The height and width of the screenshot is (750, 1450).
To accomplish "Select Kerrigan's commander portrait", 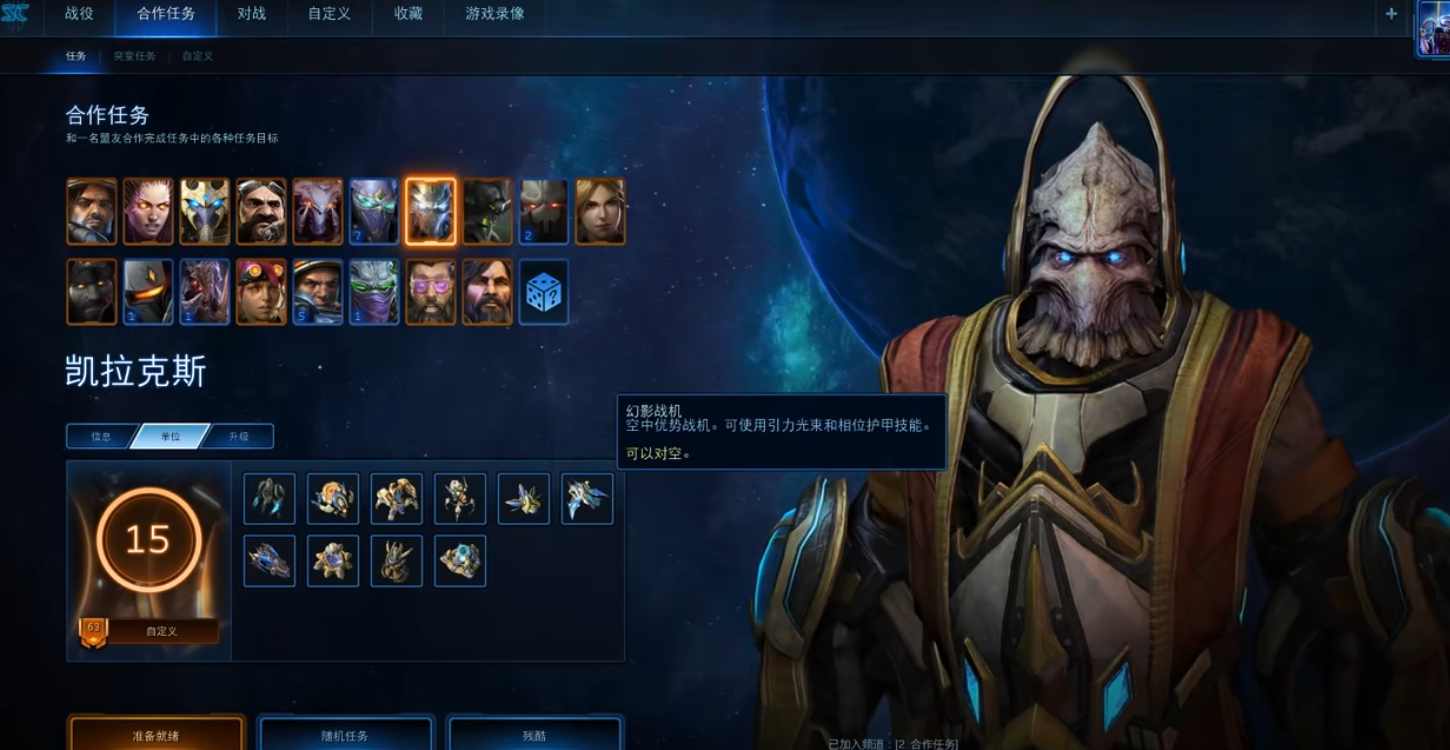I will pyautogui.click(x=150, y=210).
